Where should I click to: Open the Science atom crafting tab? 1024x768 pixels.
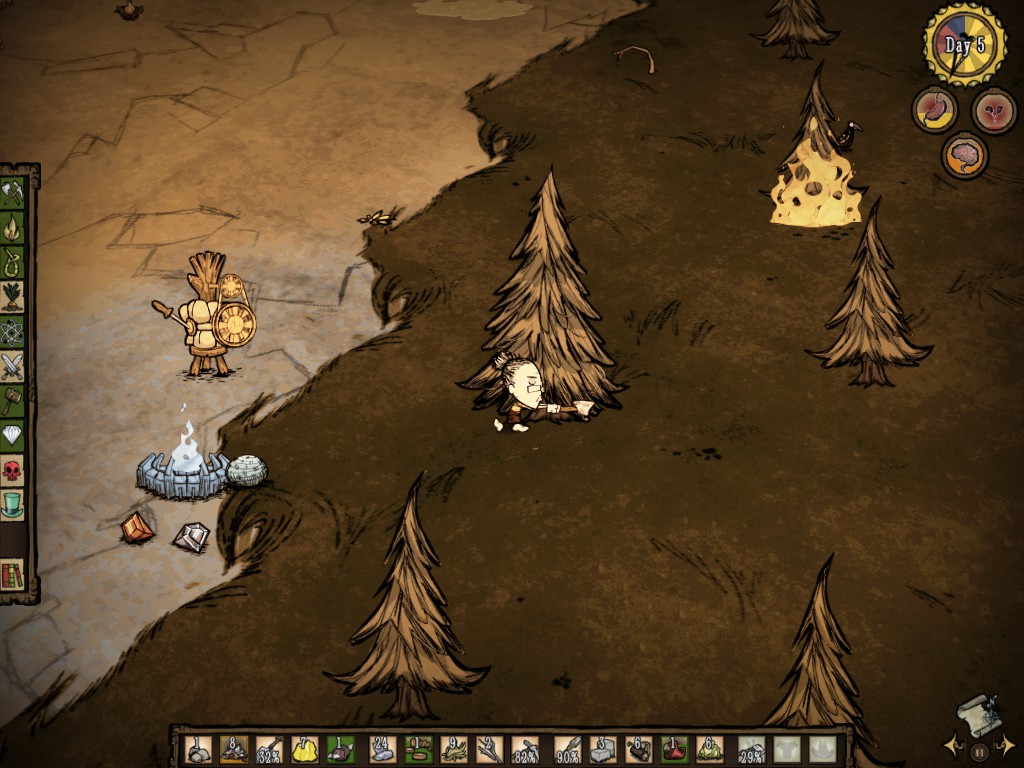12,331
